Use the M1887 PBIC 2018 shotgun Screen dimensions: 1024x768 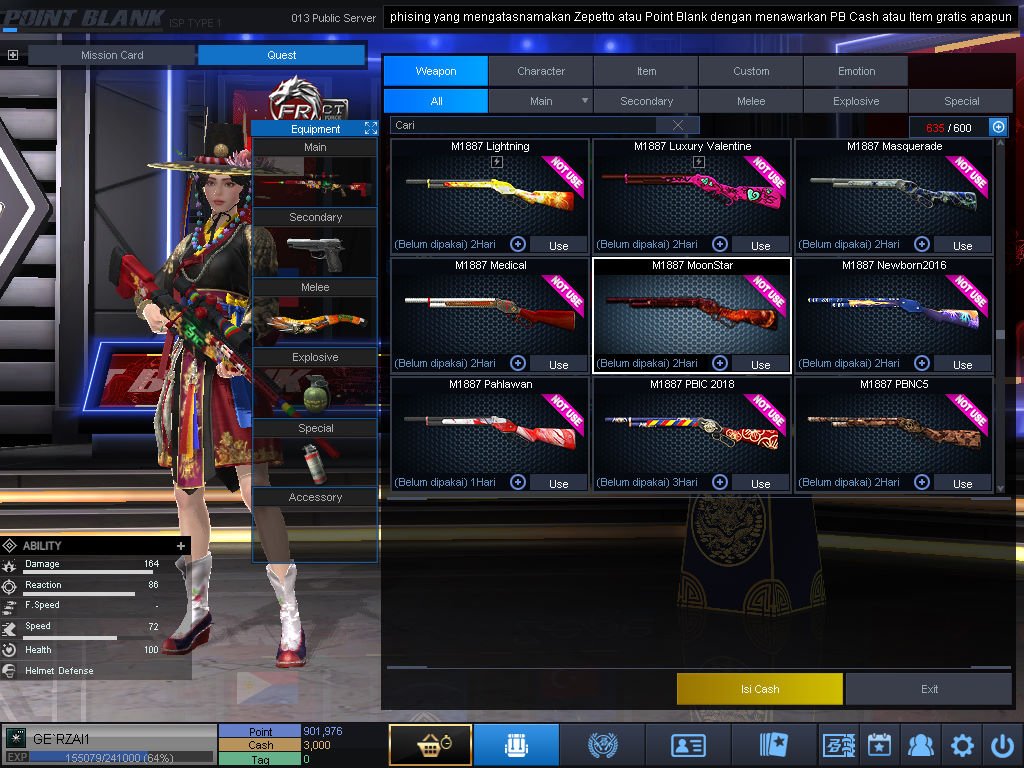coord(761,483)
